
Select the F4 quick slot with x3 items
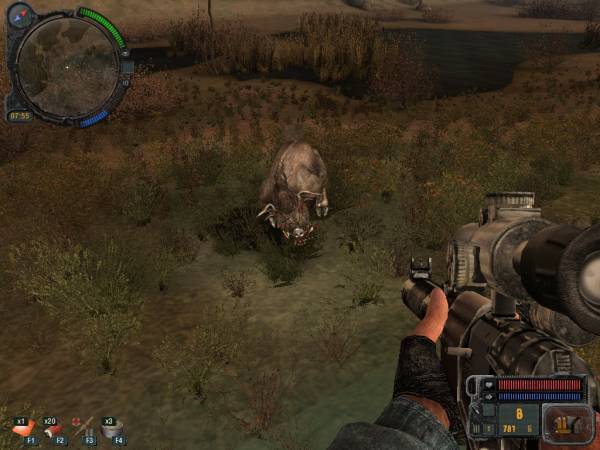113,430
